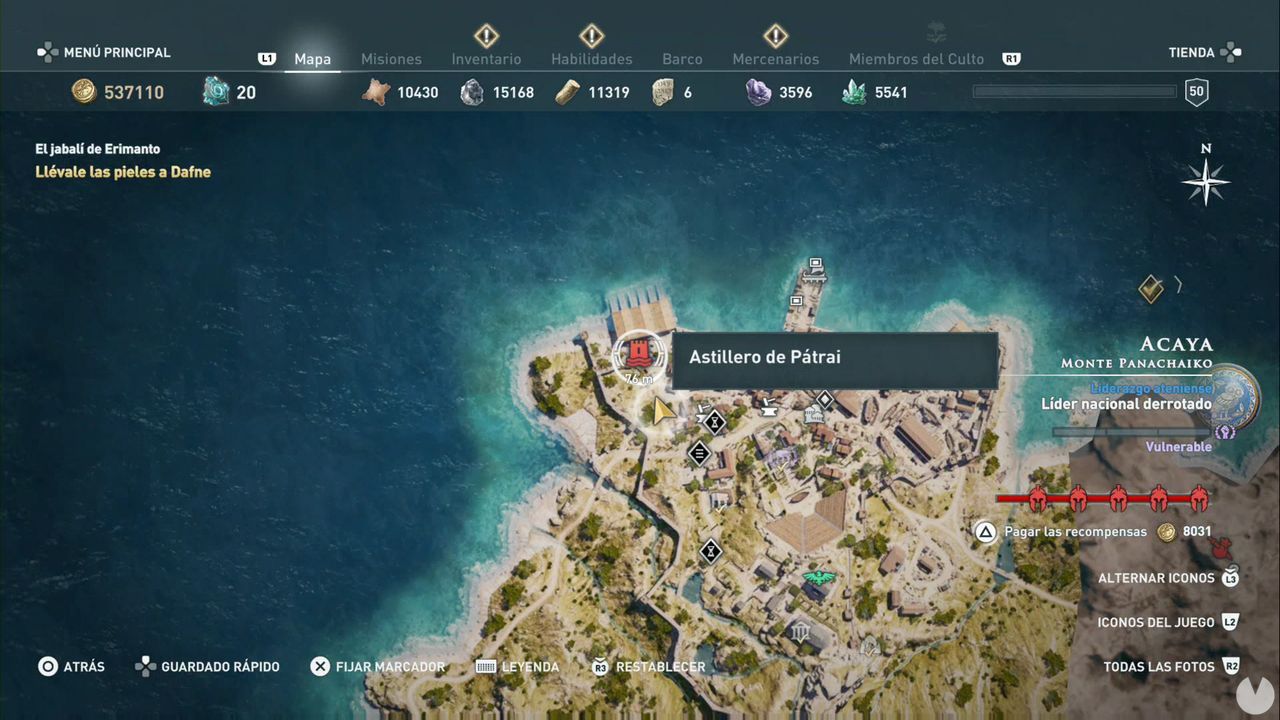Click the compass rose in the corner
This screenshot has width=1280, height=720.
point(1205,182)
